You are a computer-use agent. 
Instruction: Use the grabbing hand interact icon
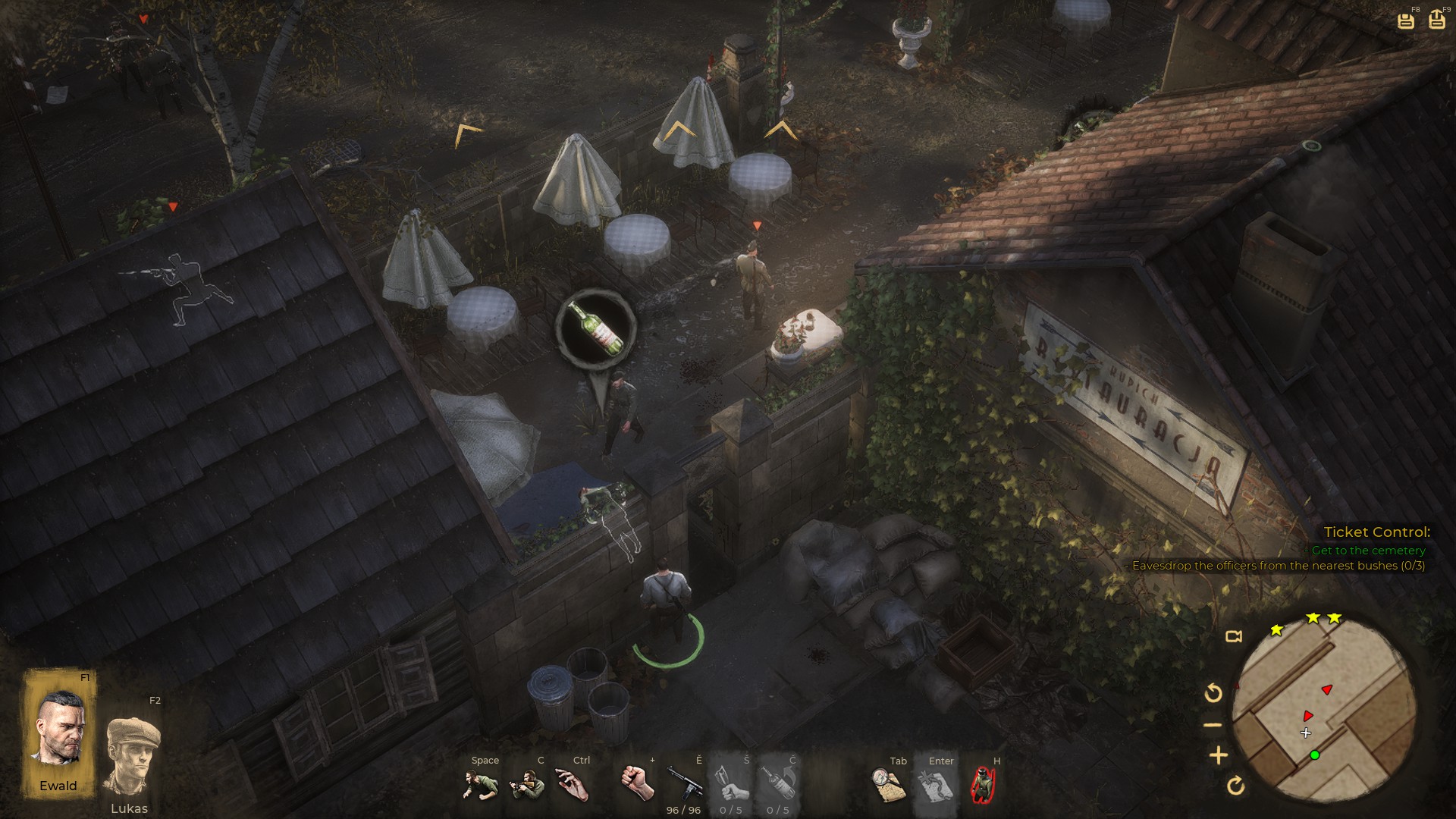click(x=573, y=785)
